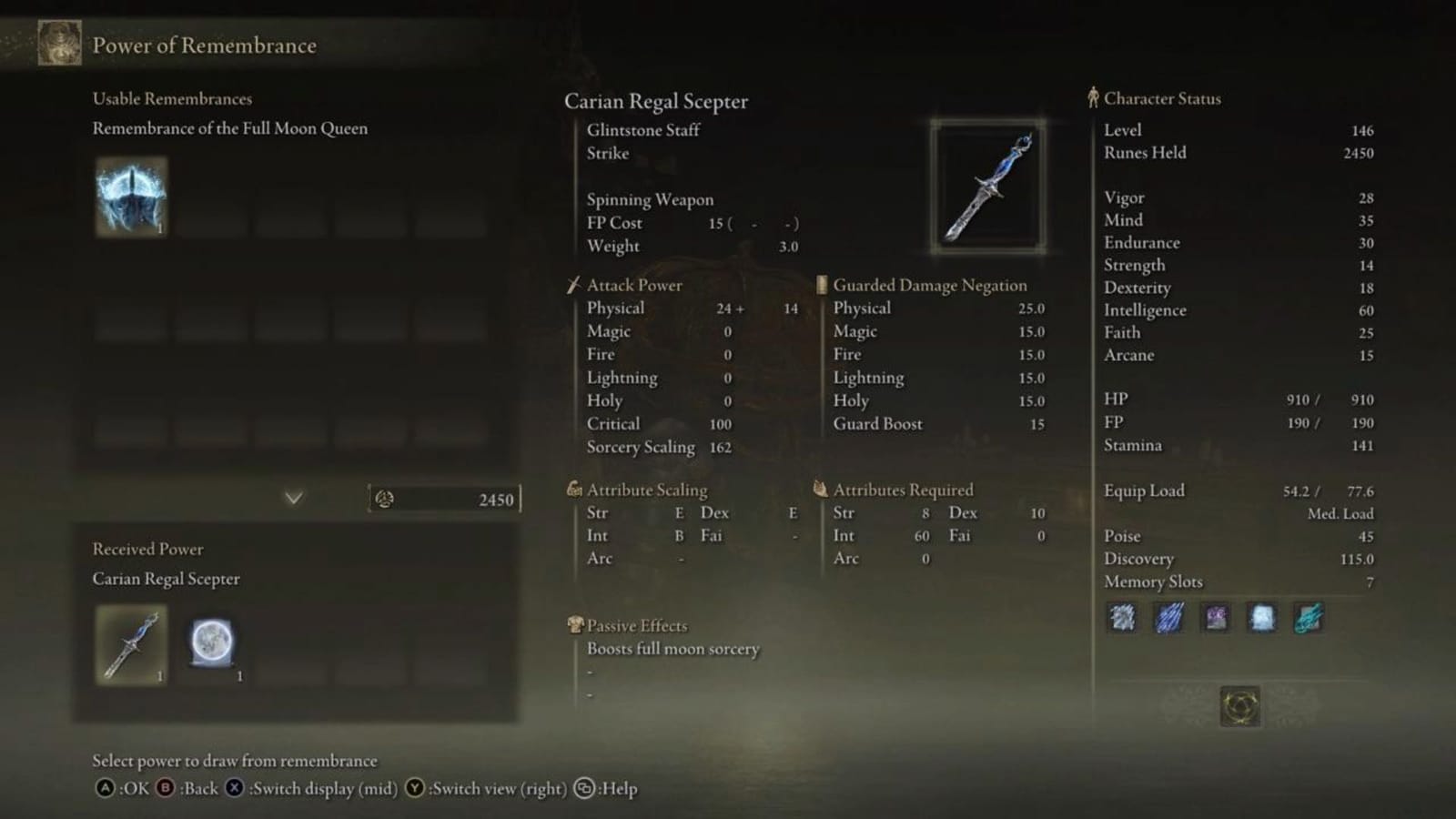Click the Character Status figure icon
Image resolution: width=1456 pixels, height=819 pixels.
tap(1092, 98)
